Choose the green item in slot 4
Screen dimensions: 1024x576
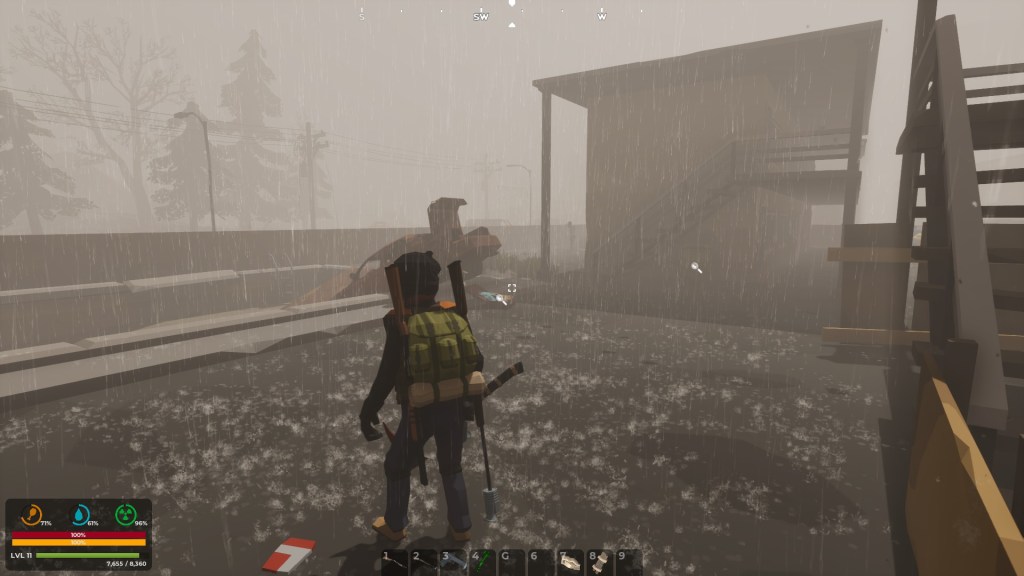[482, 561]
